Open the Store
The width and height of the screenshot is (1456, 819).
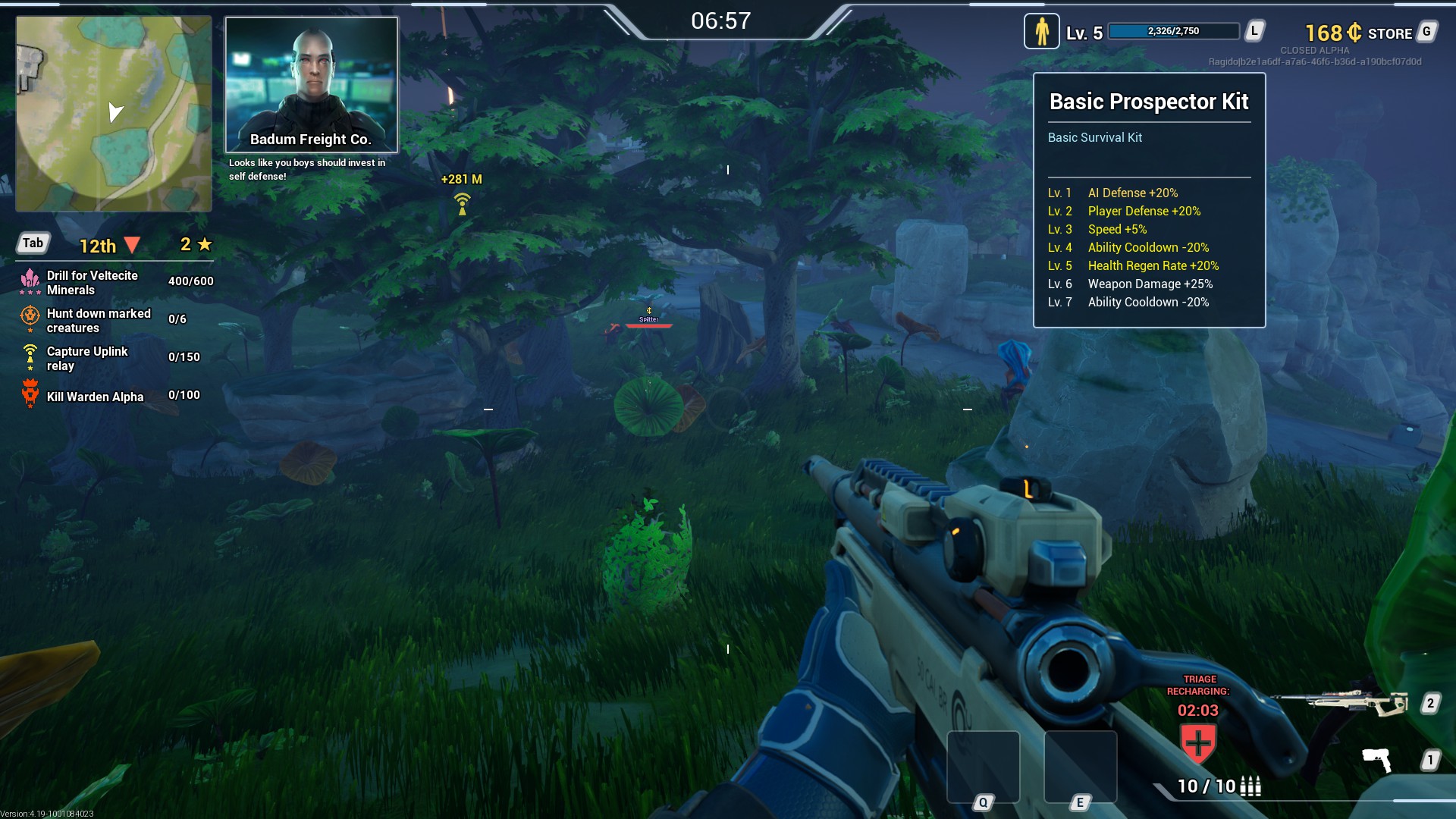coord(1389,33)
